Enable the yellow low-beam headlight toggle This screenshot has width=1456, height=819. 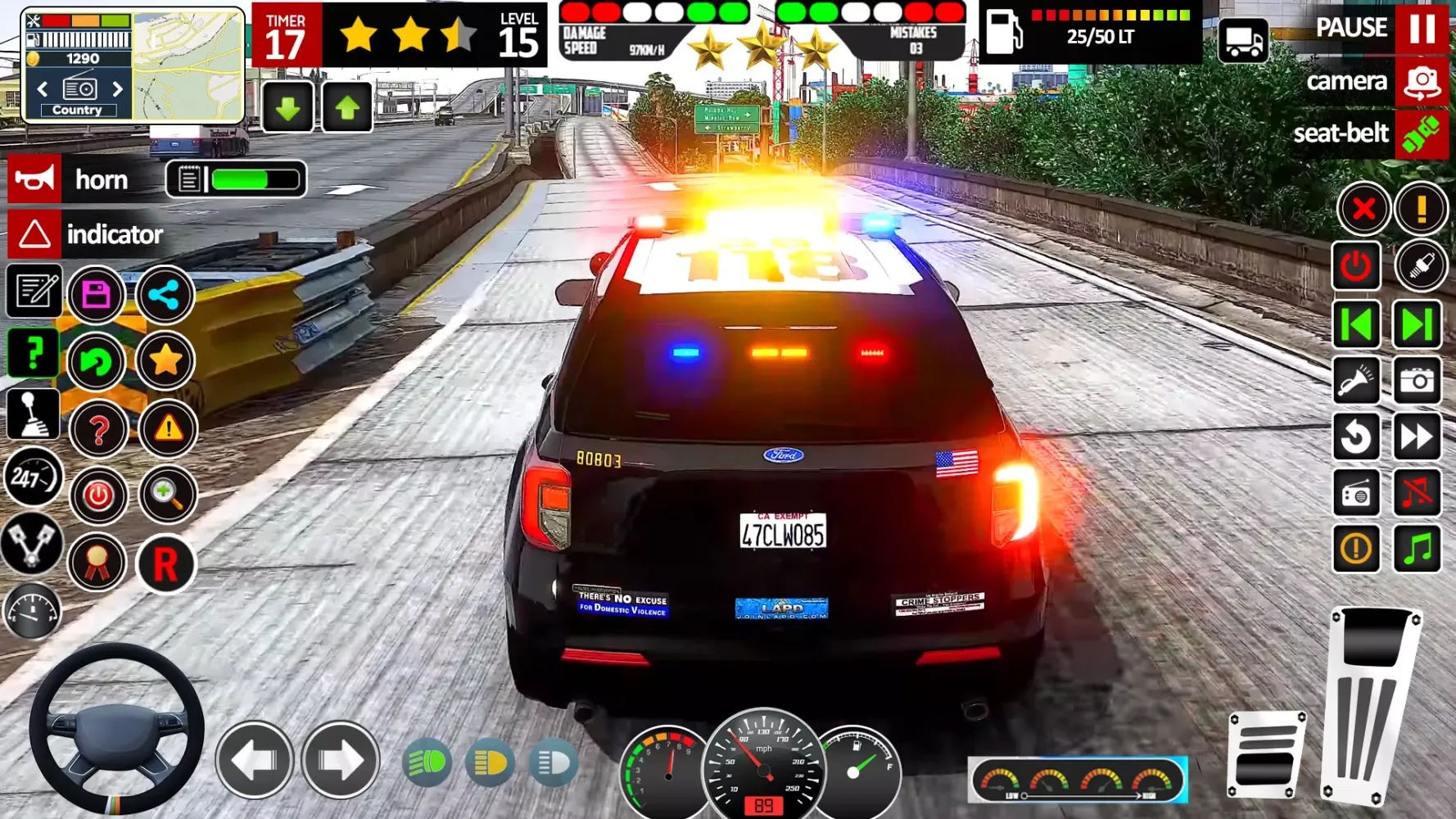tap(491, 762)
